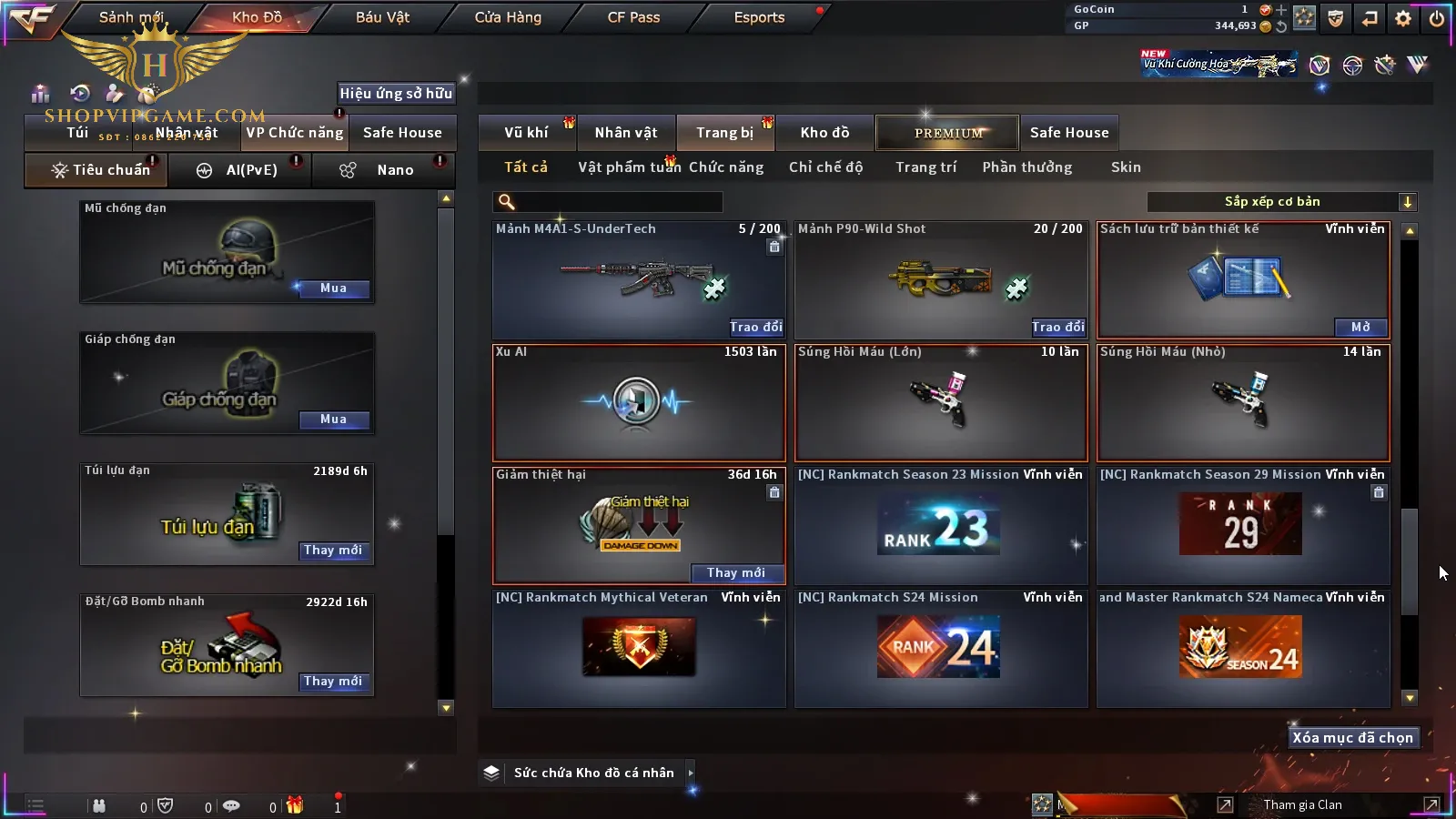Renew the Giảm thiệt hại item
This screenshot has height=819, width=1456.
coord(735,572)
